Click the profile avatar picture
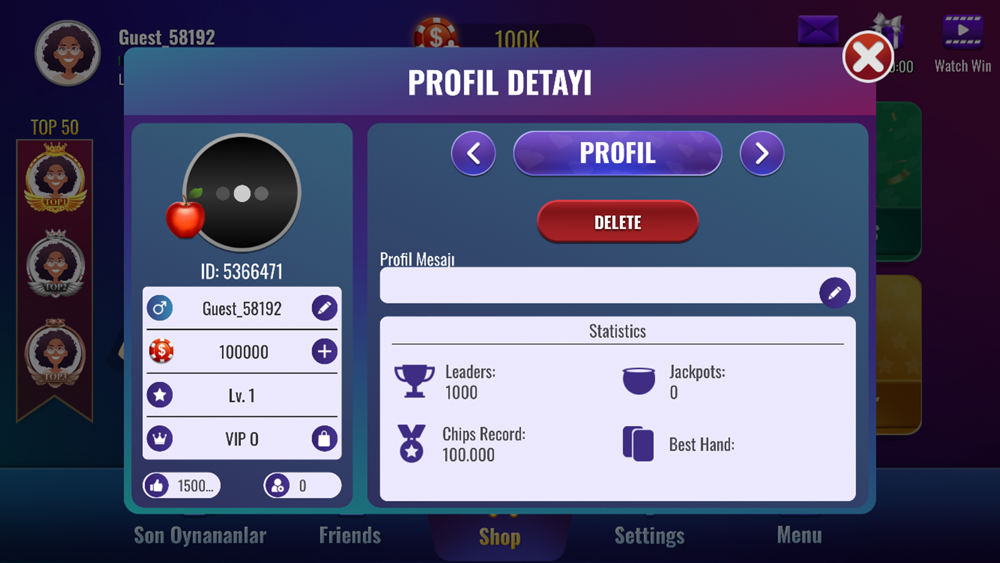1000x563 pixels. (242, 193)
